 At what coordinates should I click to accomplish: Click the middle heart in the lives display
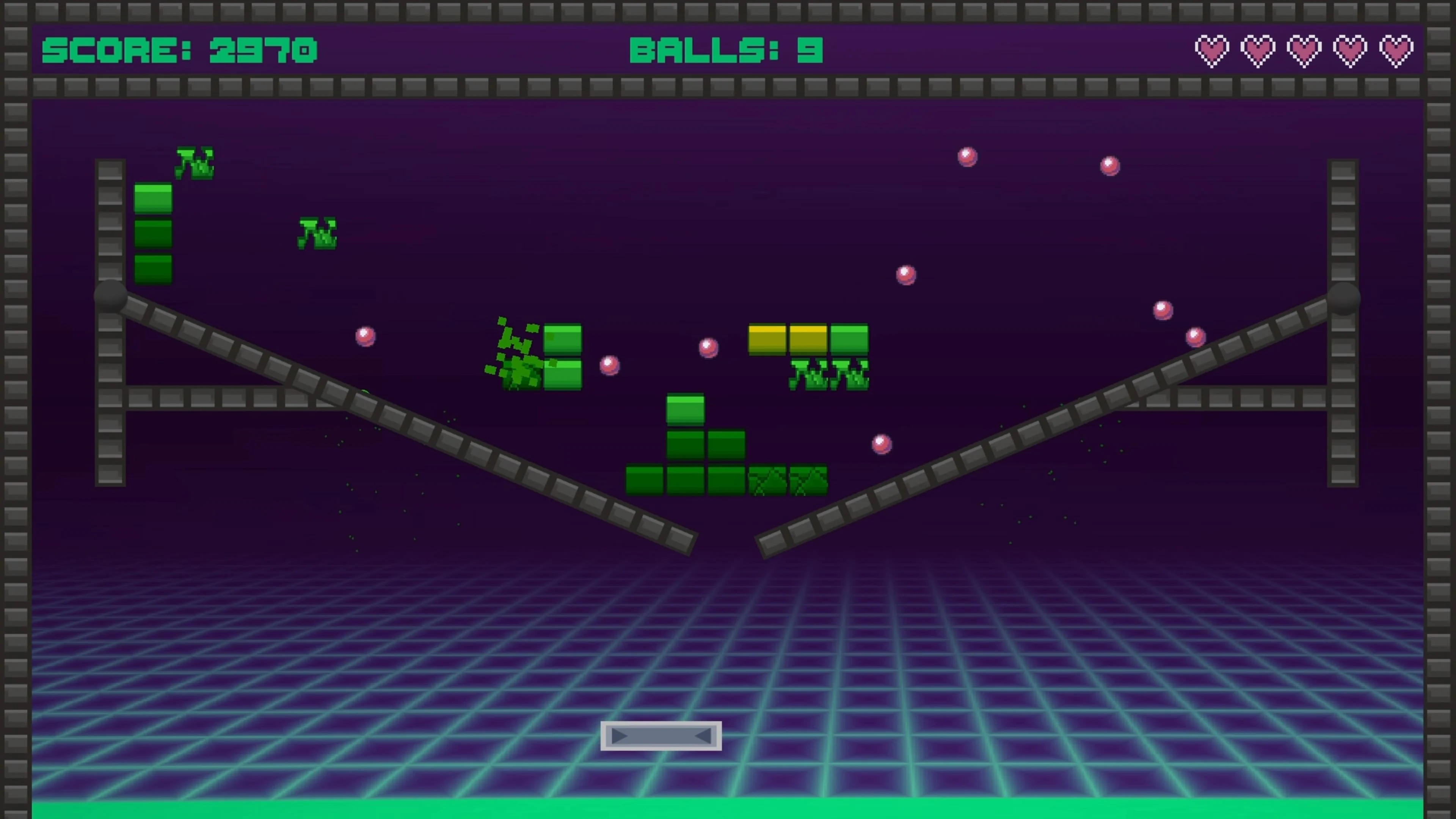click(x=1304, y=51)
